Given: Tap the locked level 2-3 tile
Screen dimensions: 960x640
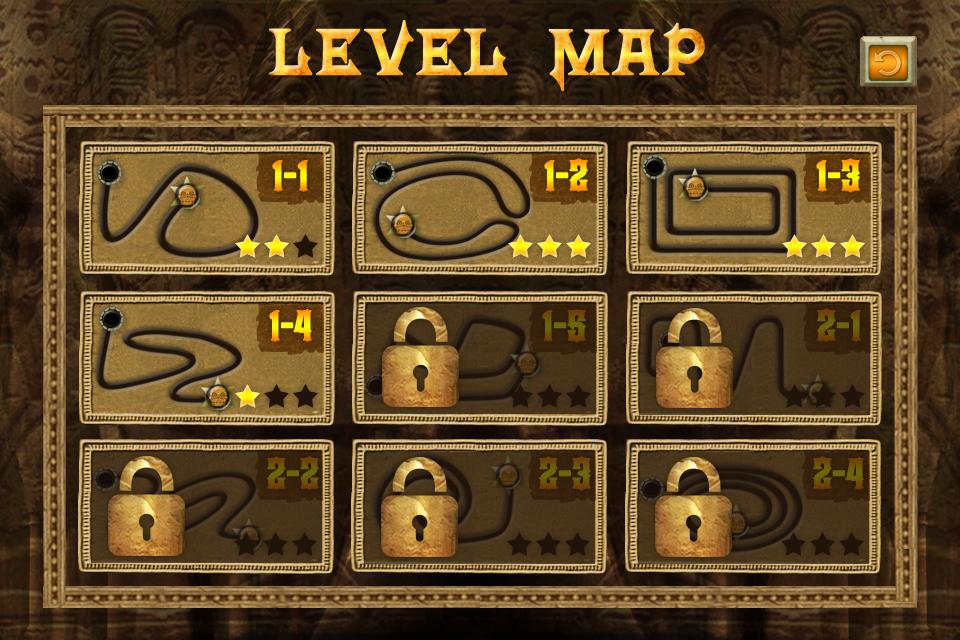Looking at the screenshot, I should 479,505.
